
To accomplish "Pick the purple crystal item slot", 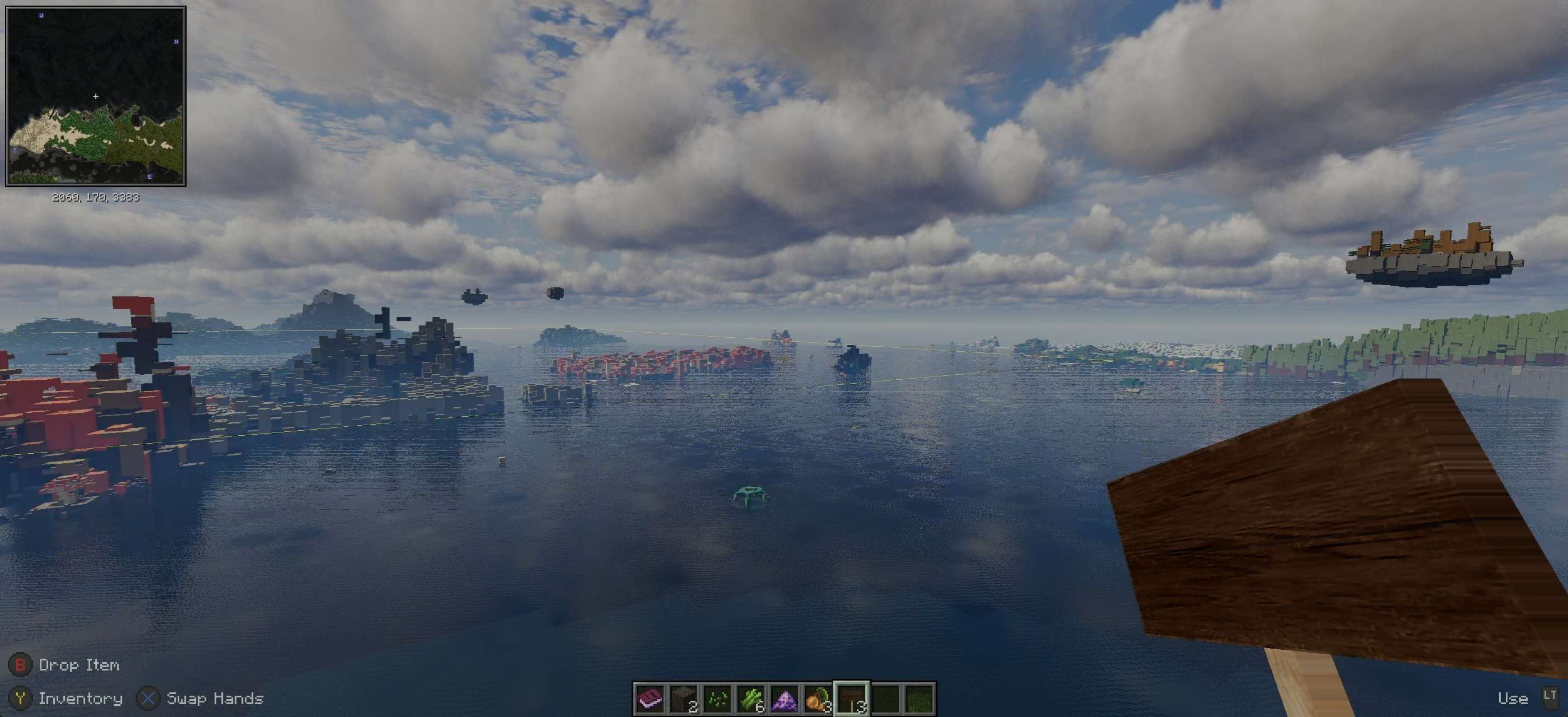I will pos(785,698).
